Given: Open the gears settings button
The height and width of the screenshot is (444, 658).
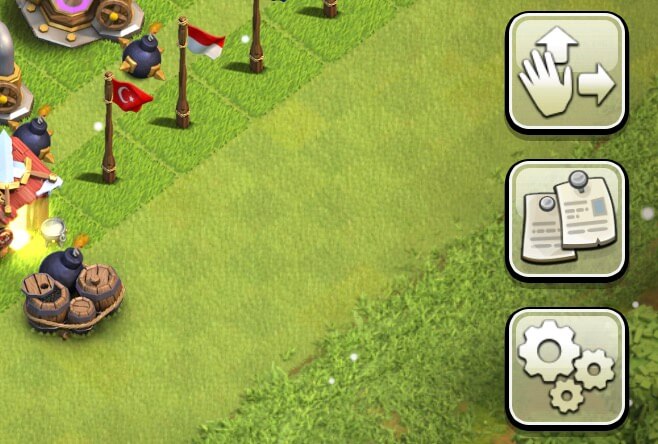Looking at the screenshot, I should [x=567, y=367].
